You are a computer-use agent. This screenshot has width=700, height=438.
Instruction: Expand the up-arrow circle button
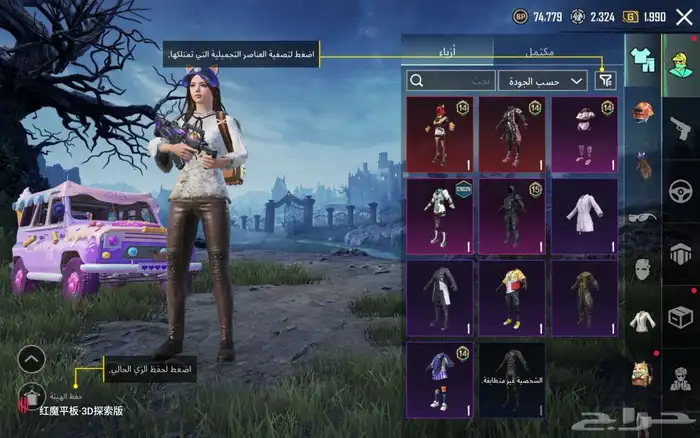[x=32, y=358]
